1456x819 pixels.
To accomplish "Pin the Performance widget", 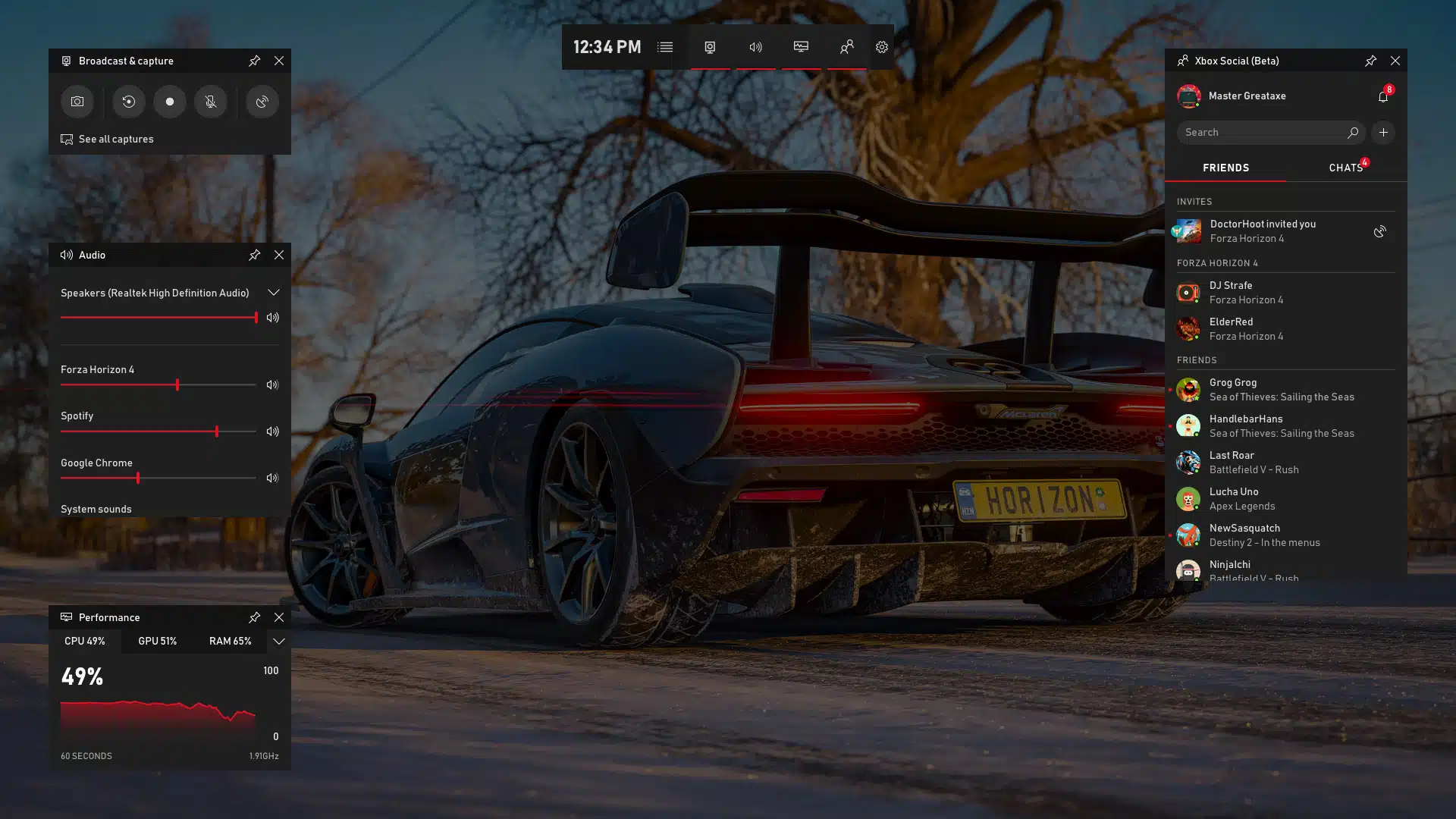I will 255,617.
